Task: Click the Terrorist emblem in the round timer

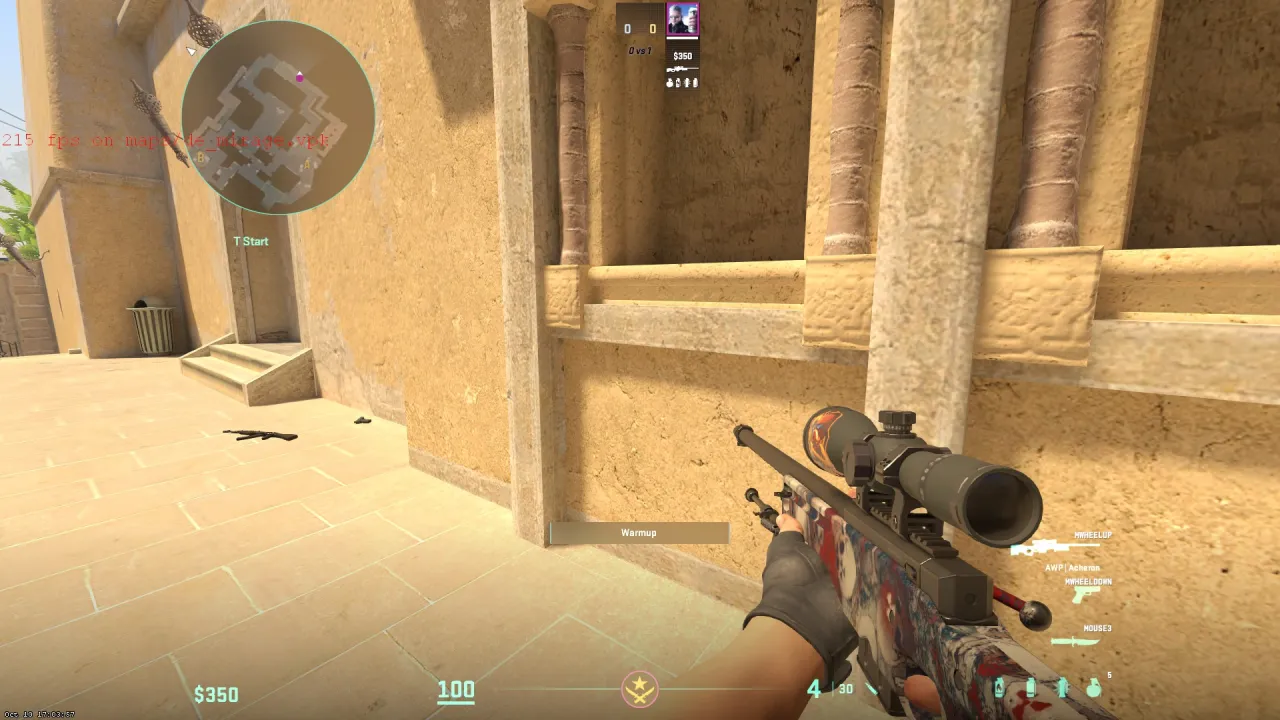Action: click(639, 690)
